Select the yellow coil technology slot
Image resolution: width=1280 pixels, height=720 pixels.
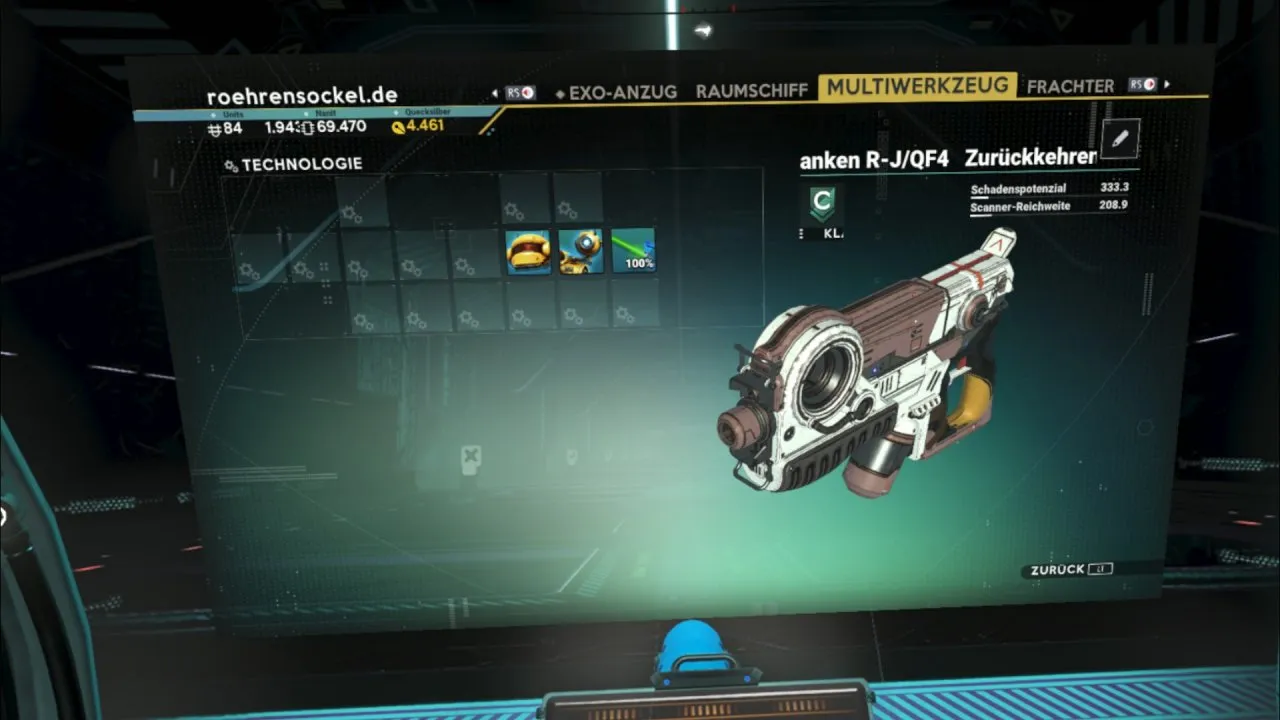528,252
